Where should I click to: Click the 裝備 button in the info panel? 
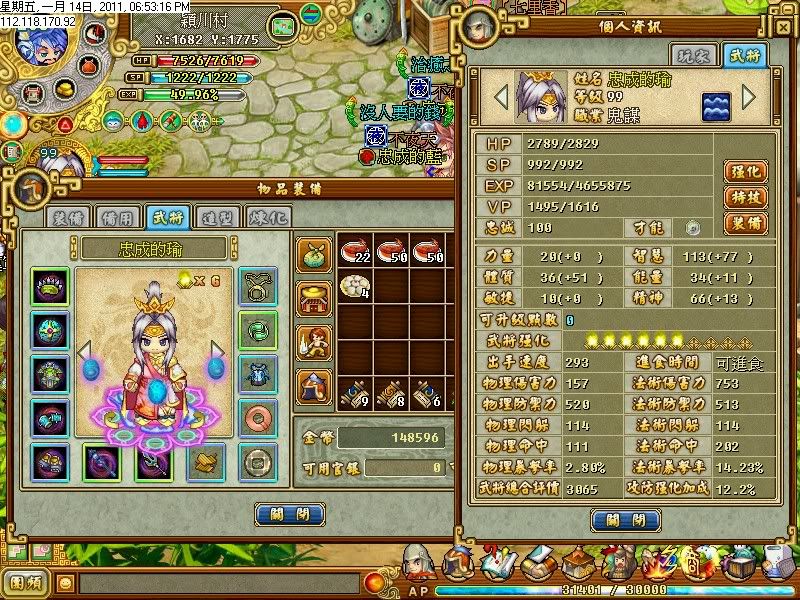tap(745, 223)
